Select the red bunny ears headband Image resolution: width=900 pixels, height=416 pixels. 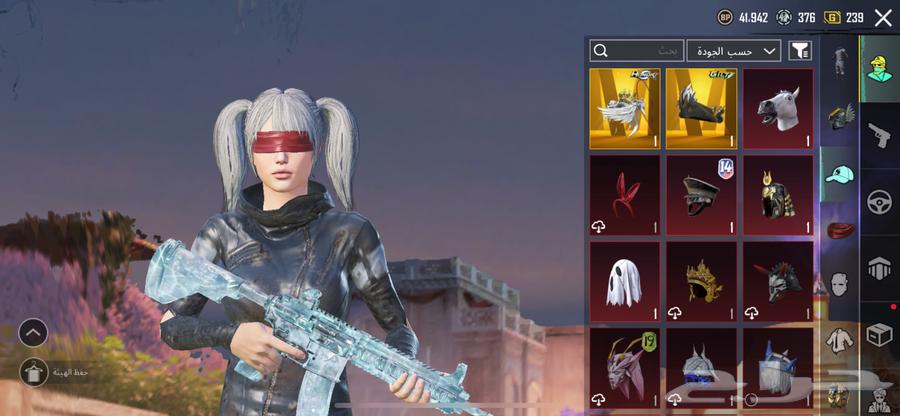tap(624, 194)
